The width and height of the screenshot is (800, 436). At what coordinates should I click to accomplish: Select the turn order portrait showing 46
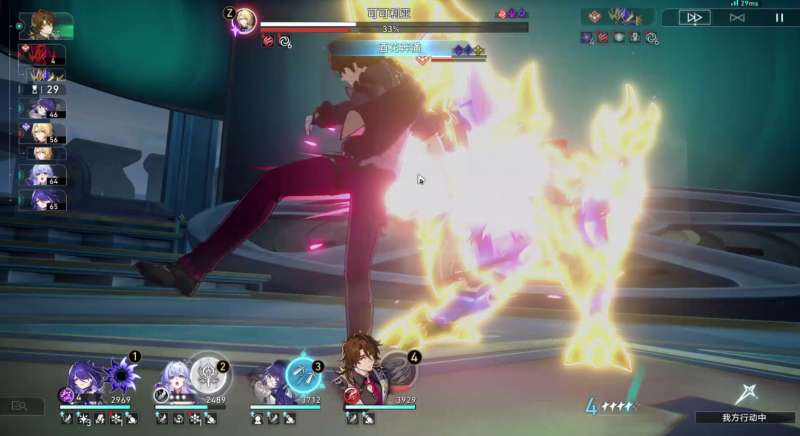point(42,108)
